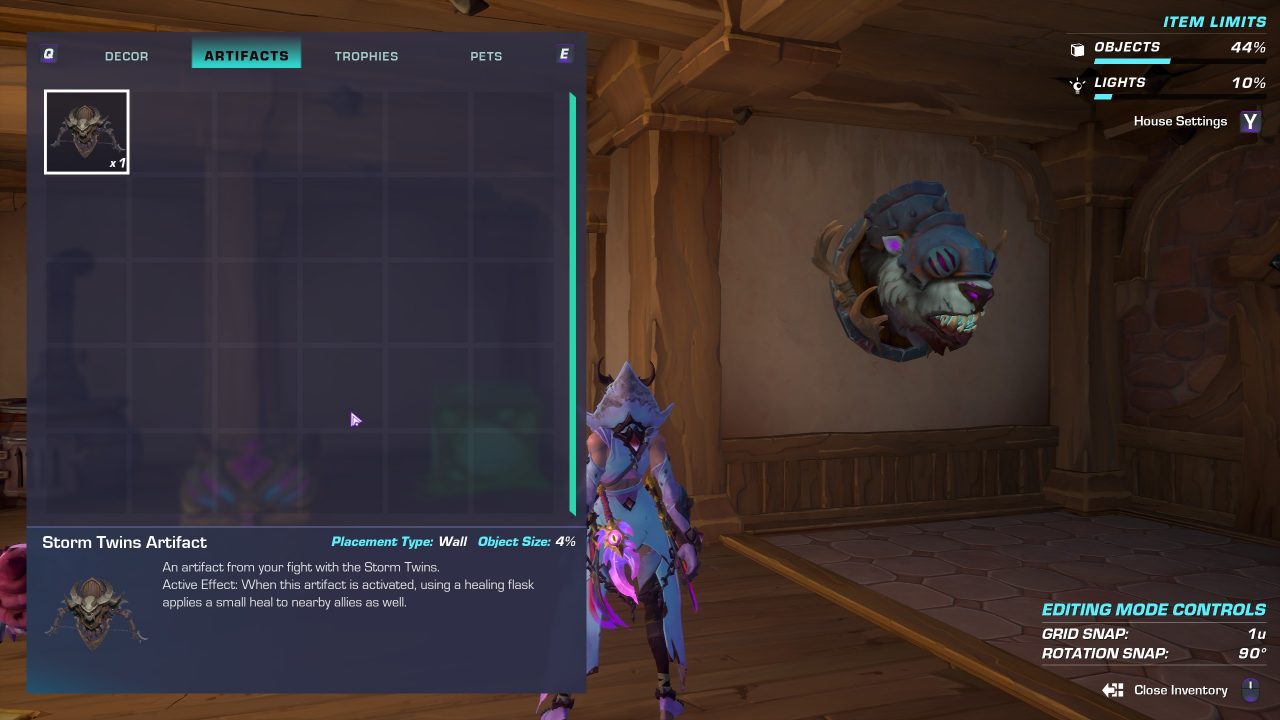Click the Lights bulb icon under Item Limits
The width and height of the screenshot is (1280, 720).
tap(1078, 83)
